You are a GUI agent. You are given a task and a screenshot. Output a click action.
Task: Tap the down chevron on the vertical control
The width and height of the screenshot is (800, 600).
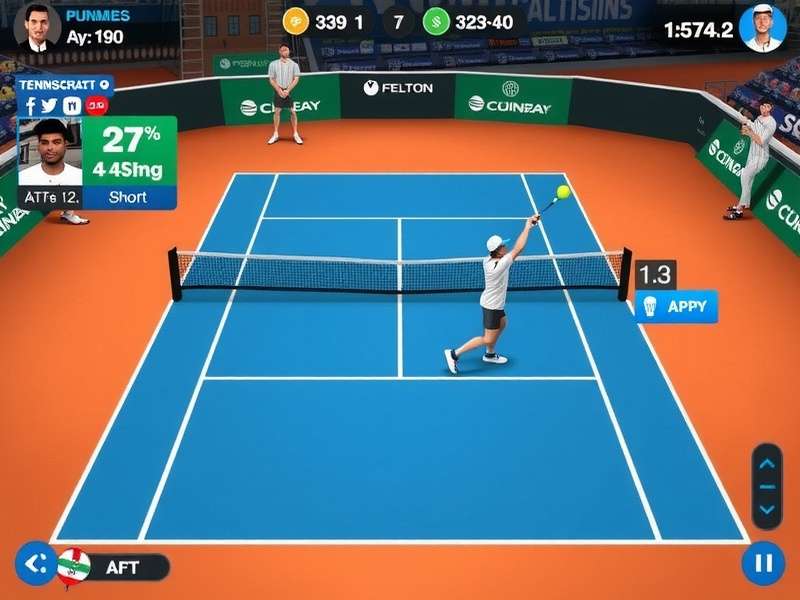coord(767,509)
